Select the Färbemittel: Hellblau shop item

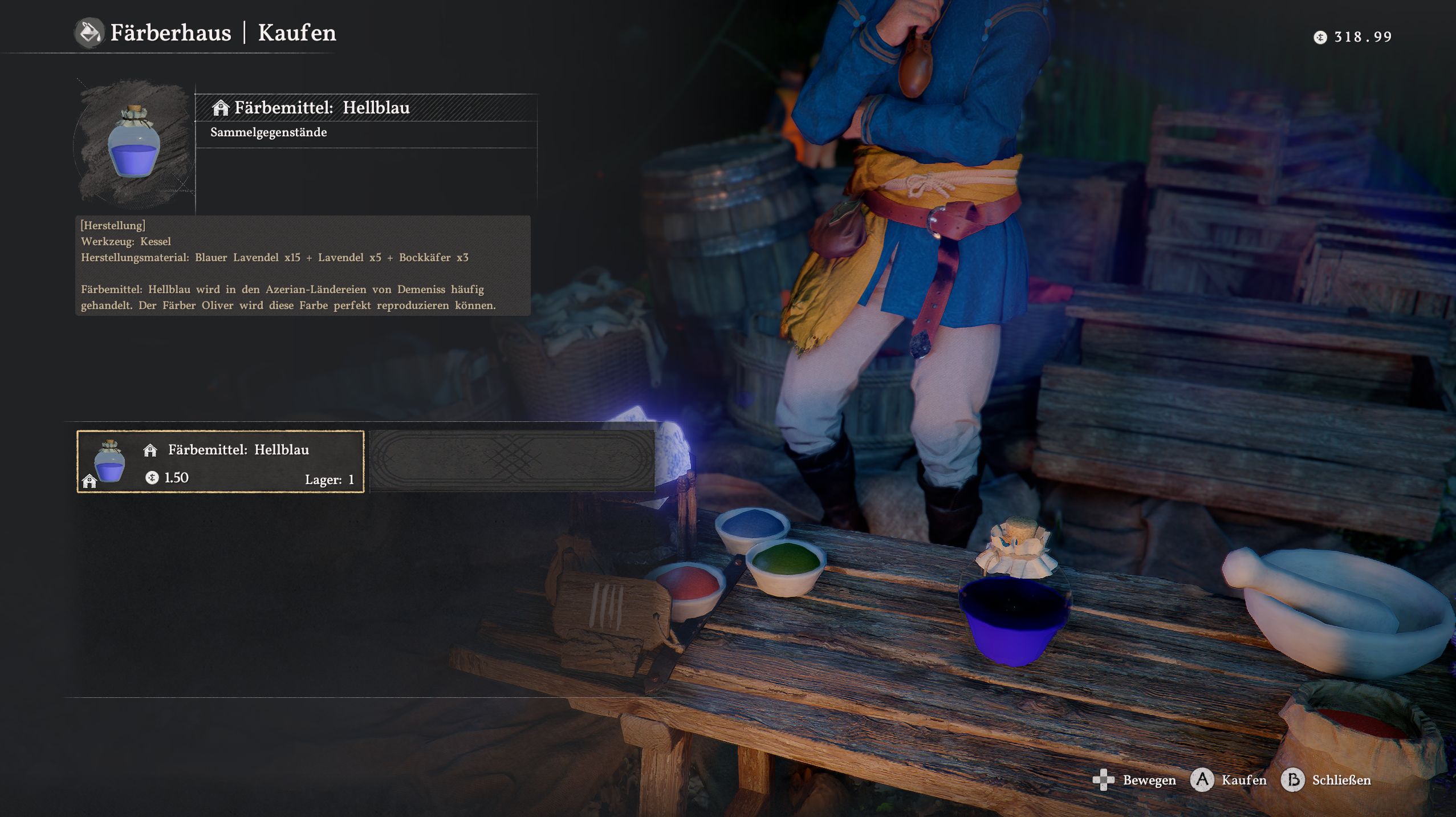pos(221,462)
